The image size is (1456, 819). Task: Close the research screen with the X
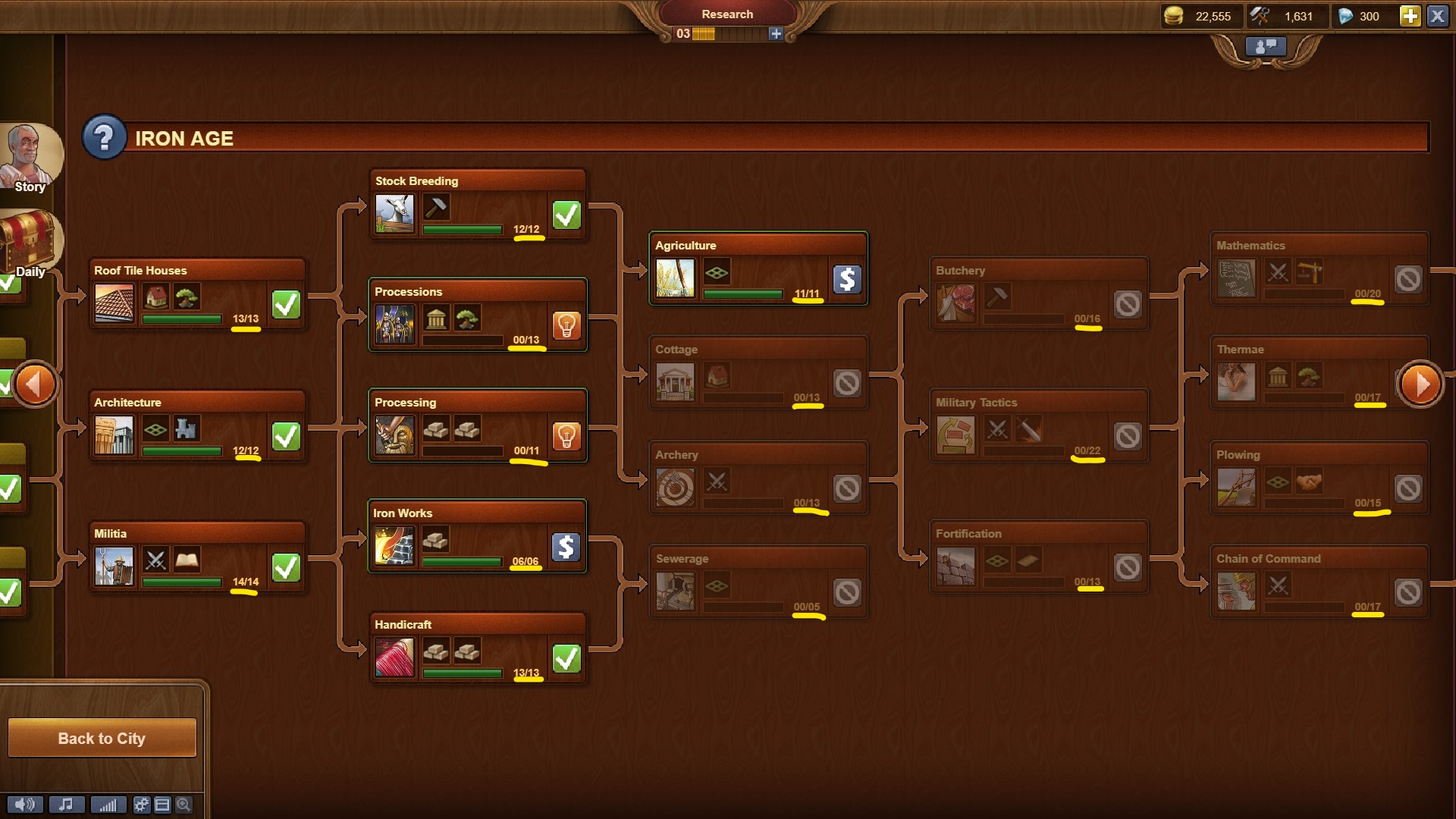1437,16
